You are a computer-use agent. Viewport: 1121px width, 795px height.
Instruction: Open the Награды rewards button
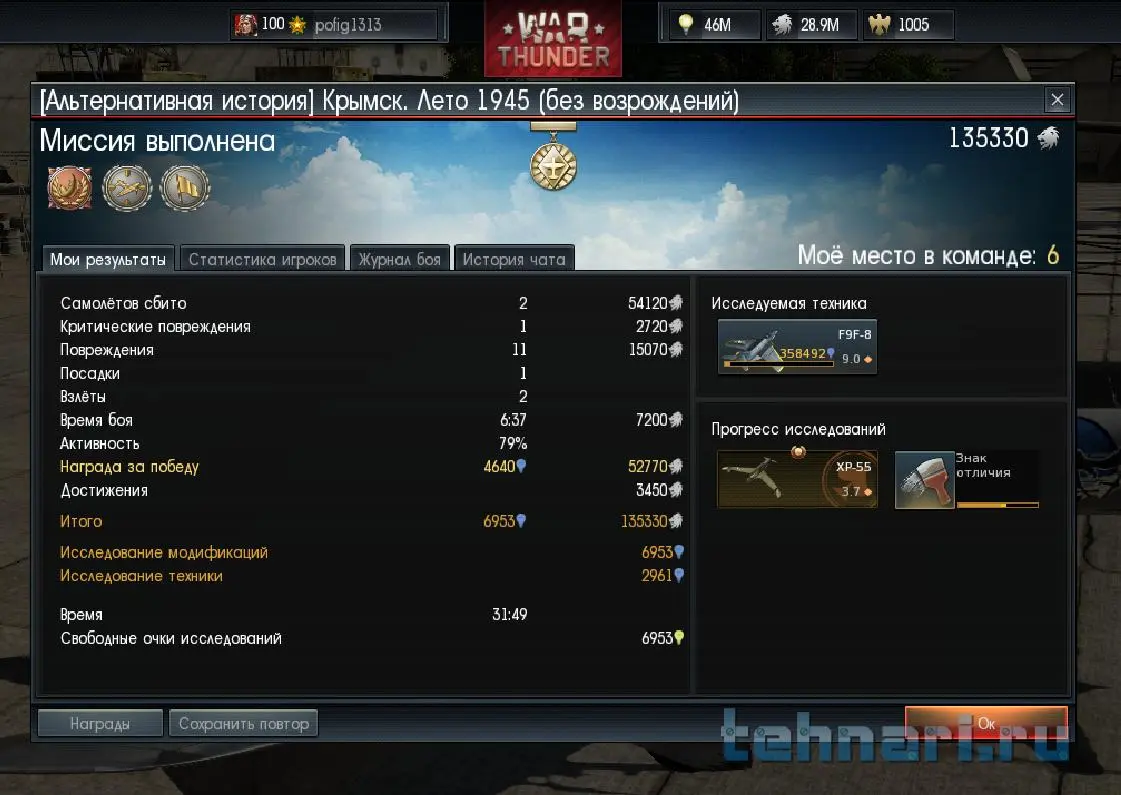point(99,723)
